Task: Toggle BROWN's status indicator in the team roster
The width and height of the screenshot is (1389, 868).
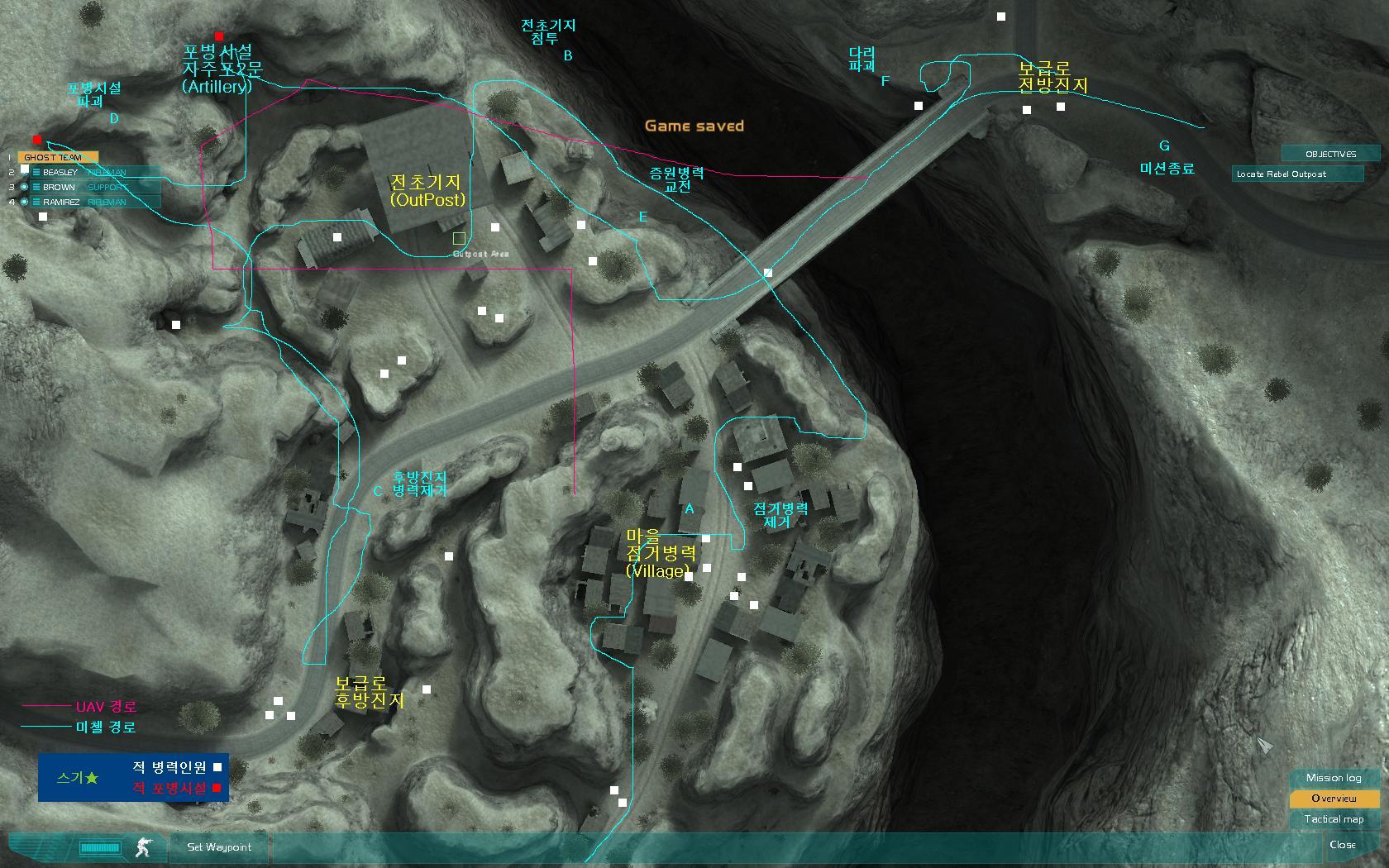Action: click(25, 187)
